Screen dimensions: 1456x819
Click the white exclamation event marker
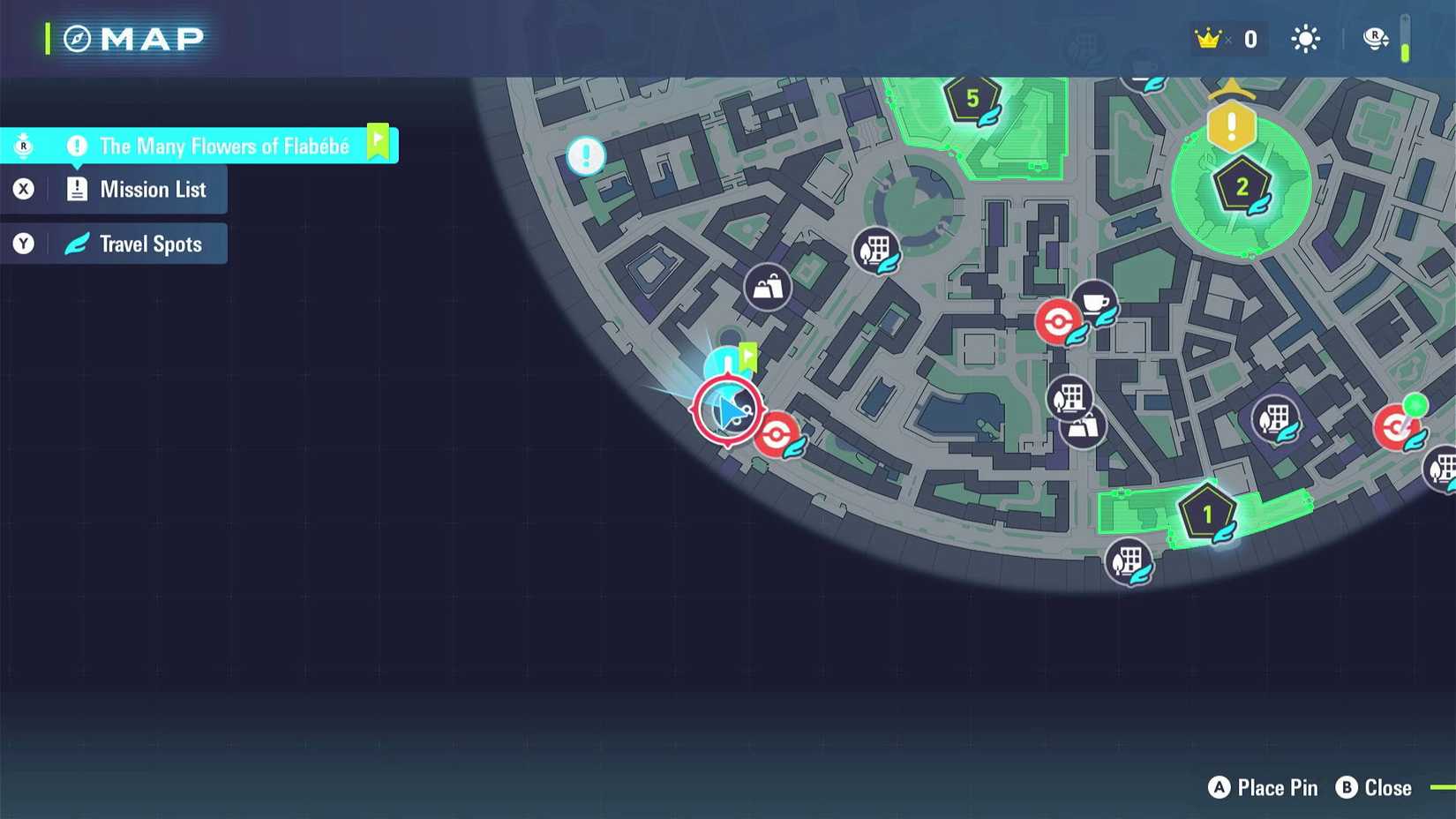tap(585, 156)
